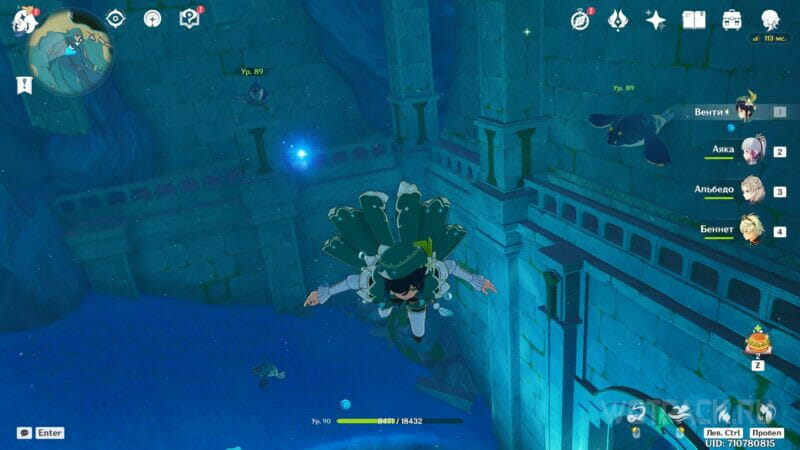
Task: Open the events compass icon
Action: (x=580, y=20)
